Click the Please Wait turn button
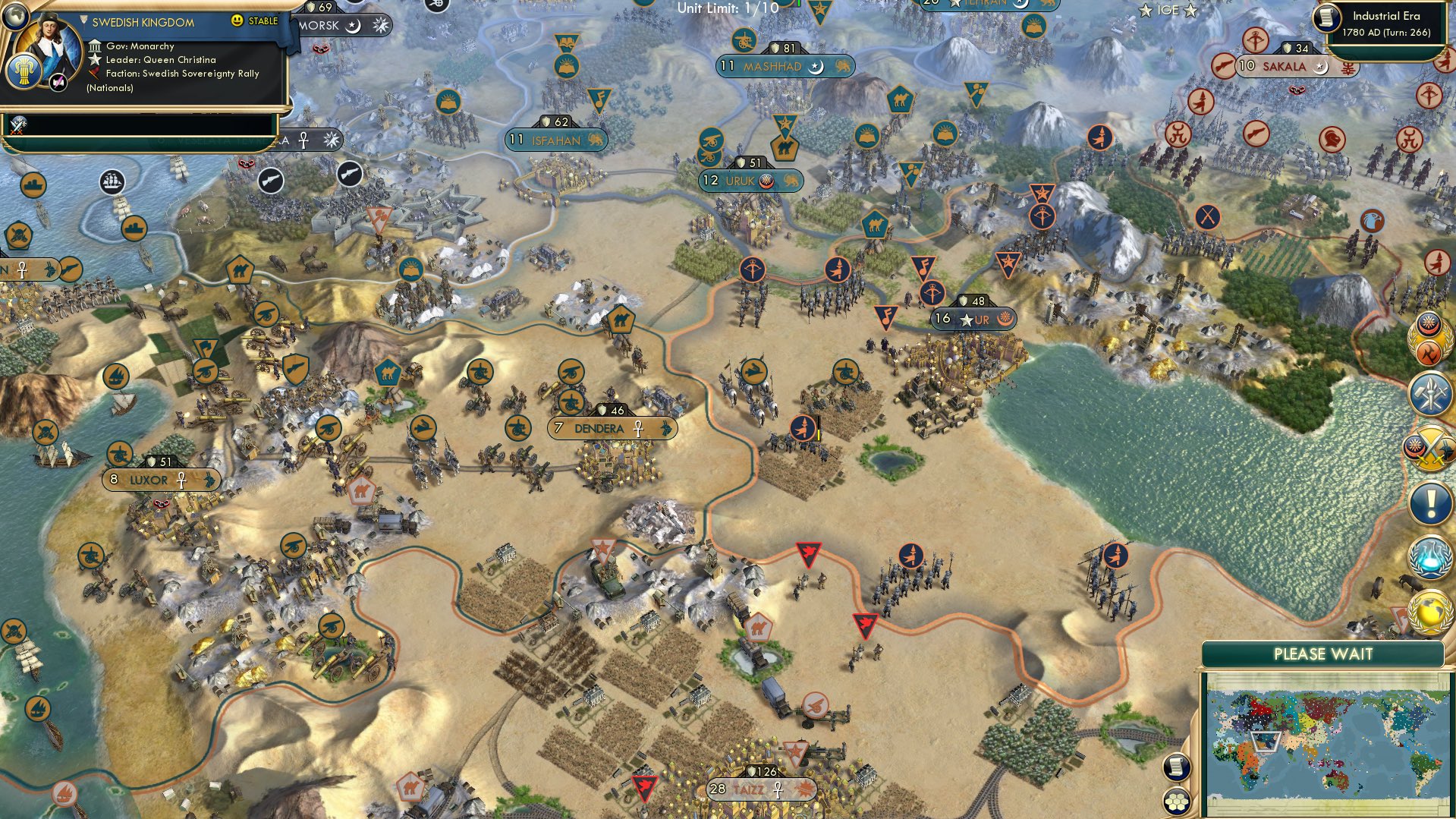Screen dimensions: 1456x819 (x=1322, y=654)
